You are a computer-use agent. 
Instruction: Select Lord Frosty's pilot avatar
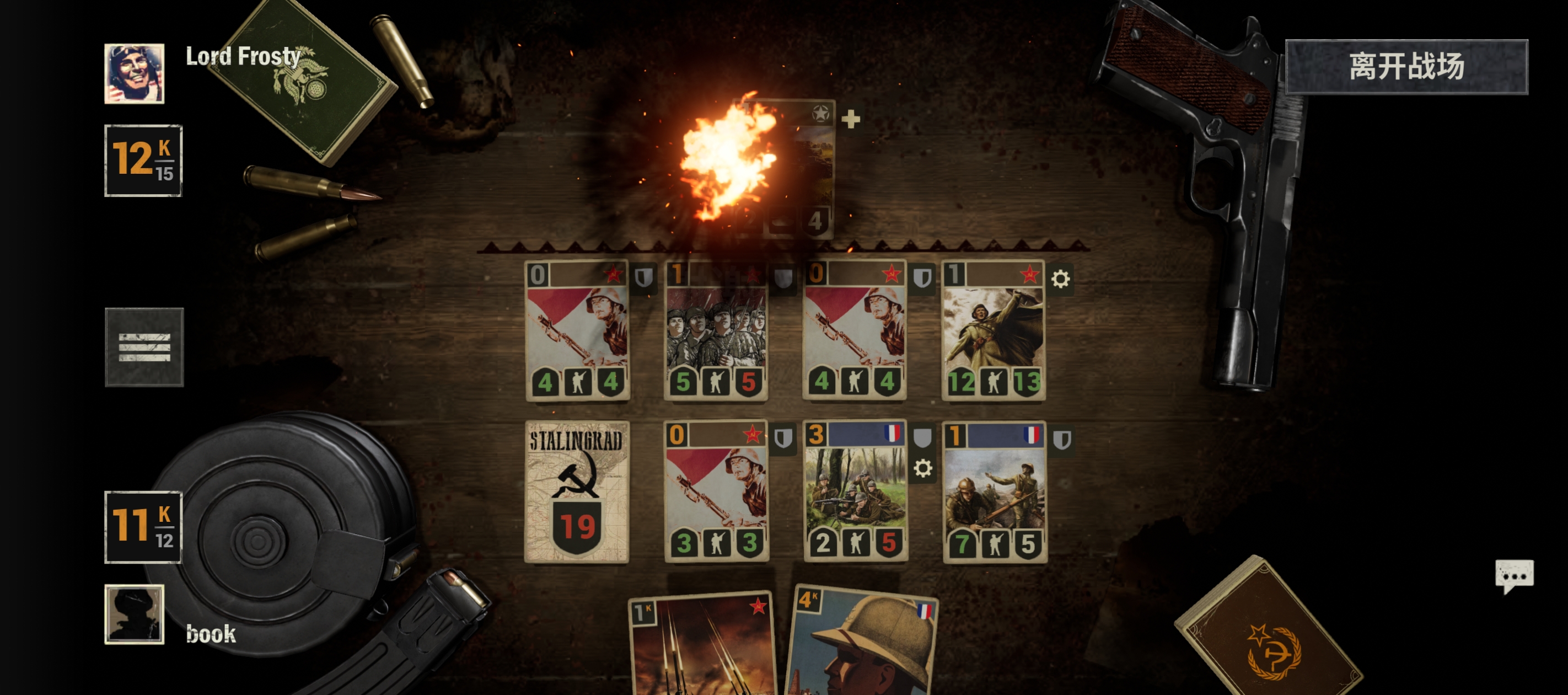(135, 73)
